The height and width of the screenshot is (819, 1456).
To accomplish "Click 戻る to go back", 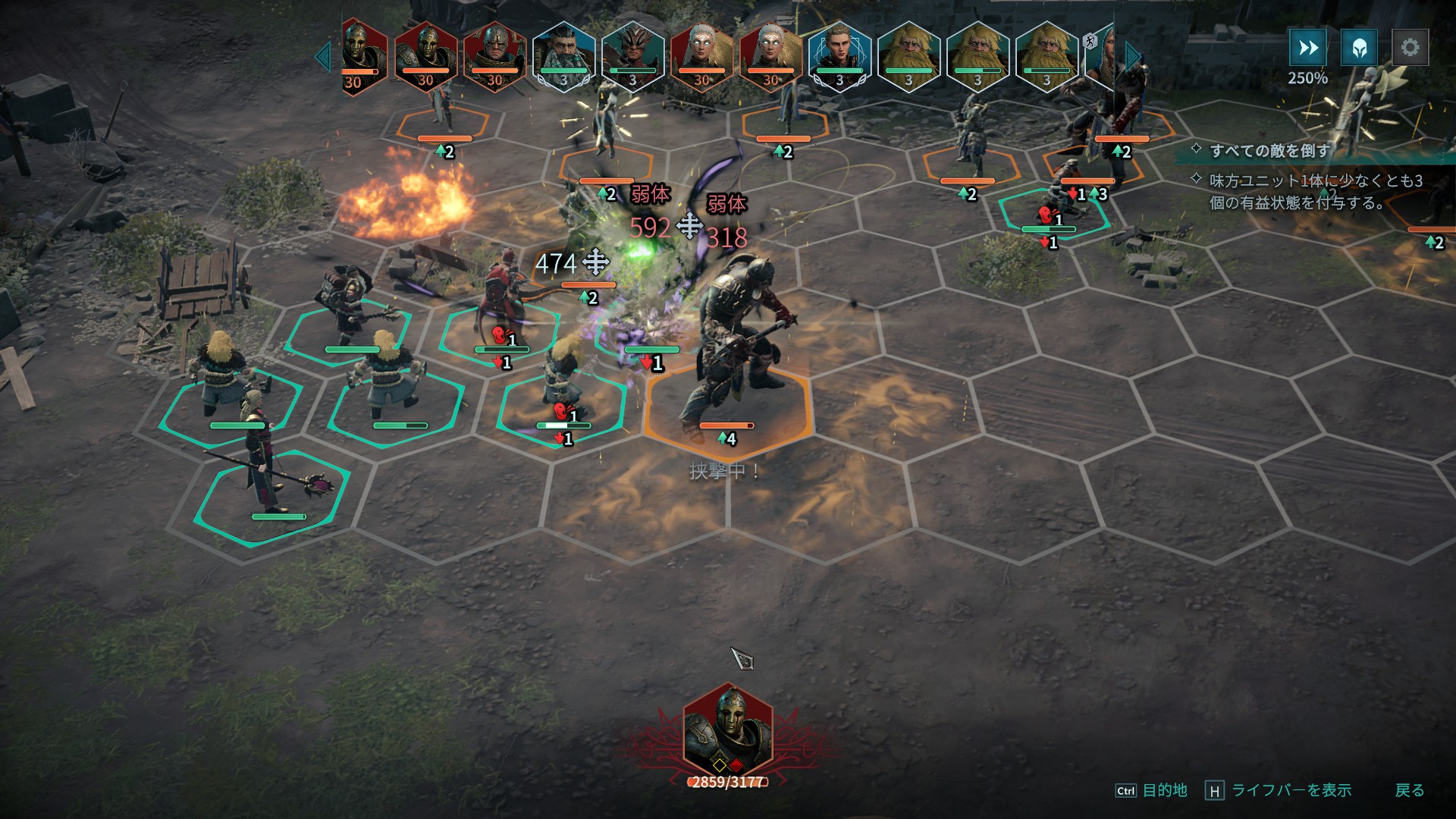I will (x=1409, y=790).
